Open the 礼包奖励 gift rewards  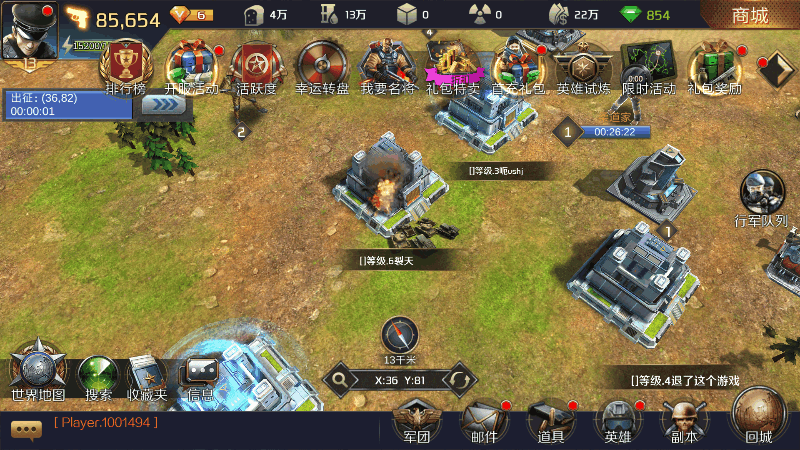[714, 65]
